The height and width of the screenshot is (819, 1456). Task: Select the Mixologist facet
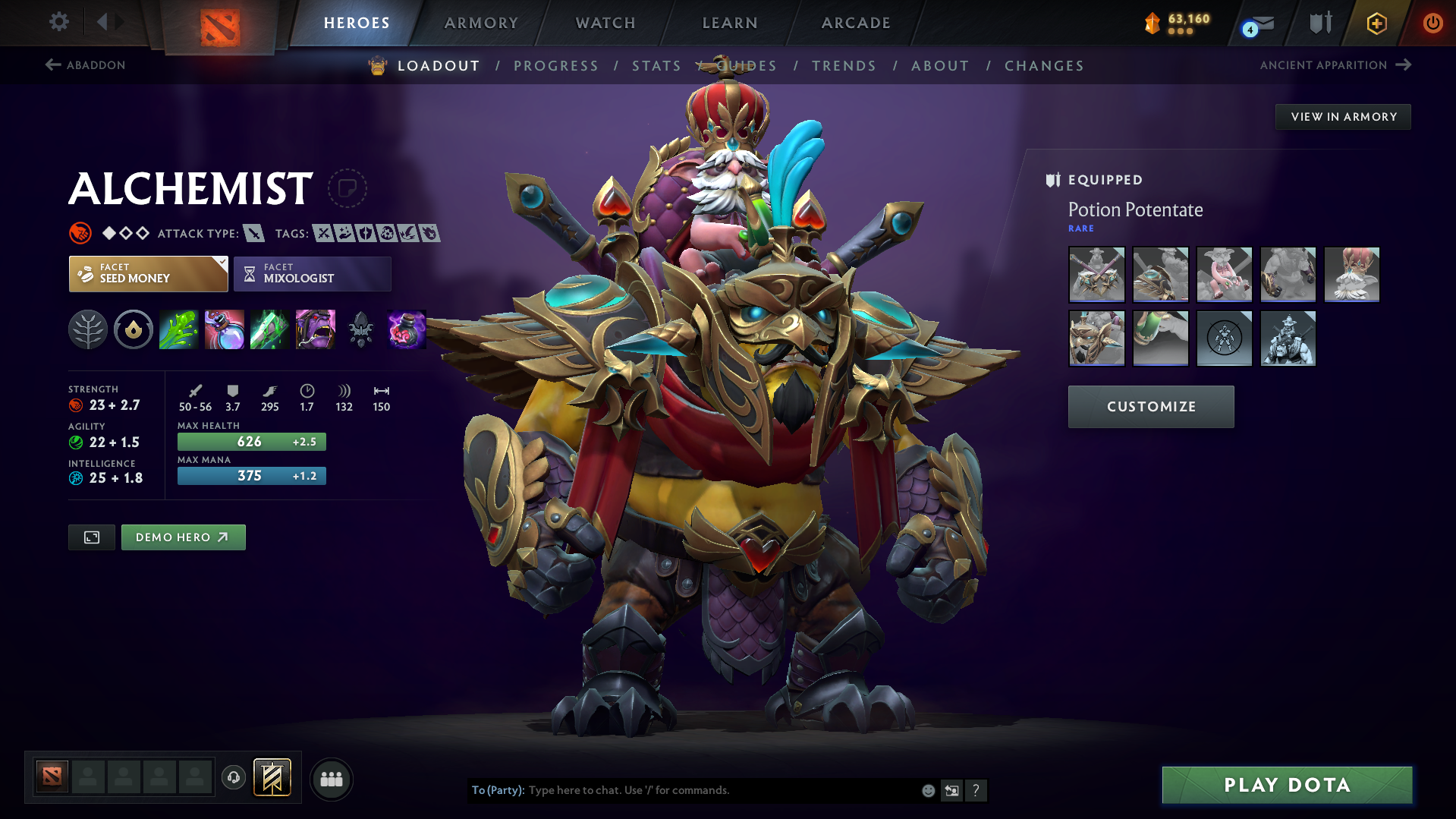[312, 273]
